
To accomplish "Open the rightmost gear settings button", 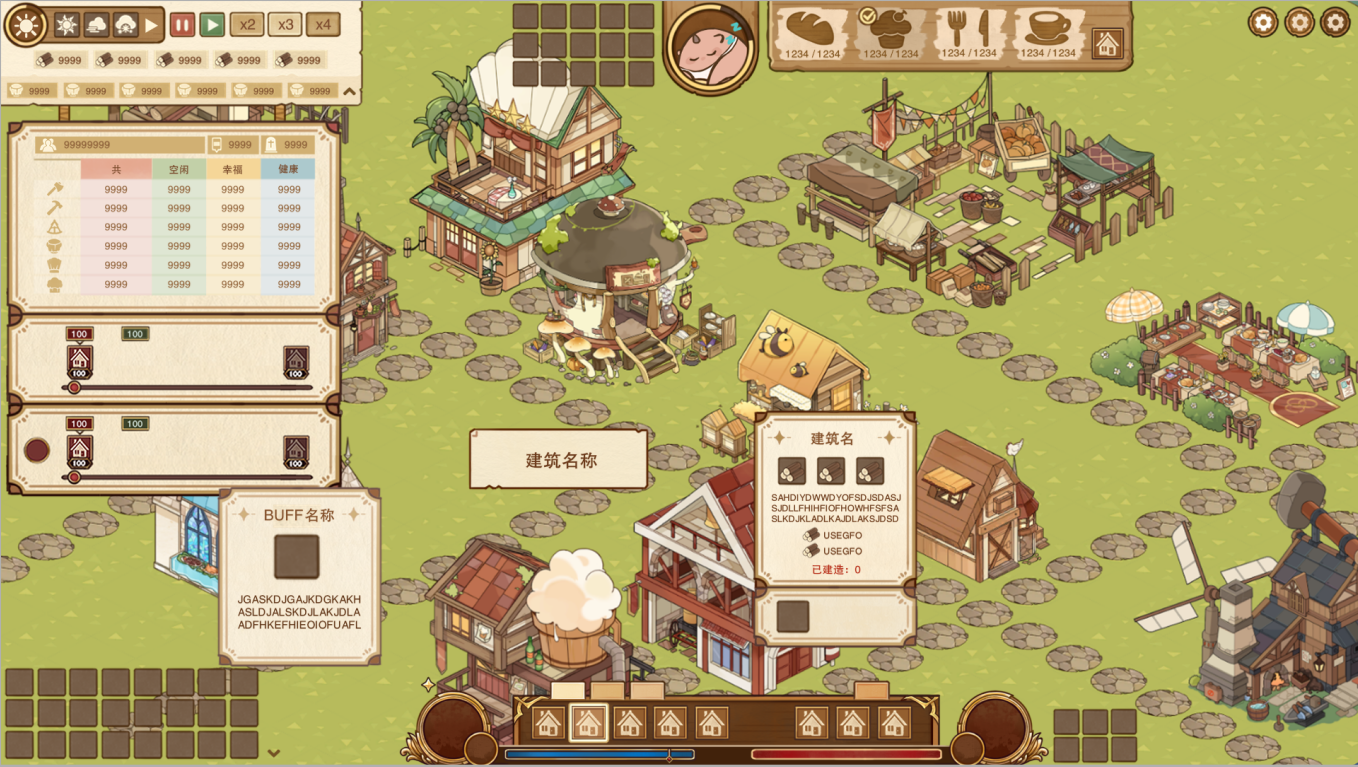I will pyautogui.click(x=1335, y=22).
